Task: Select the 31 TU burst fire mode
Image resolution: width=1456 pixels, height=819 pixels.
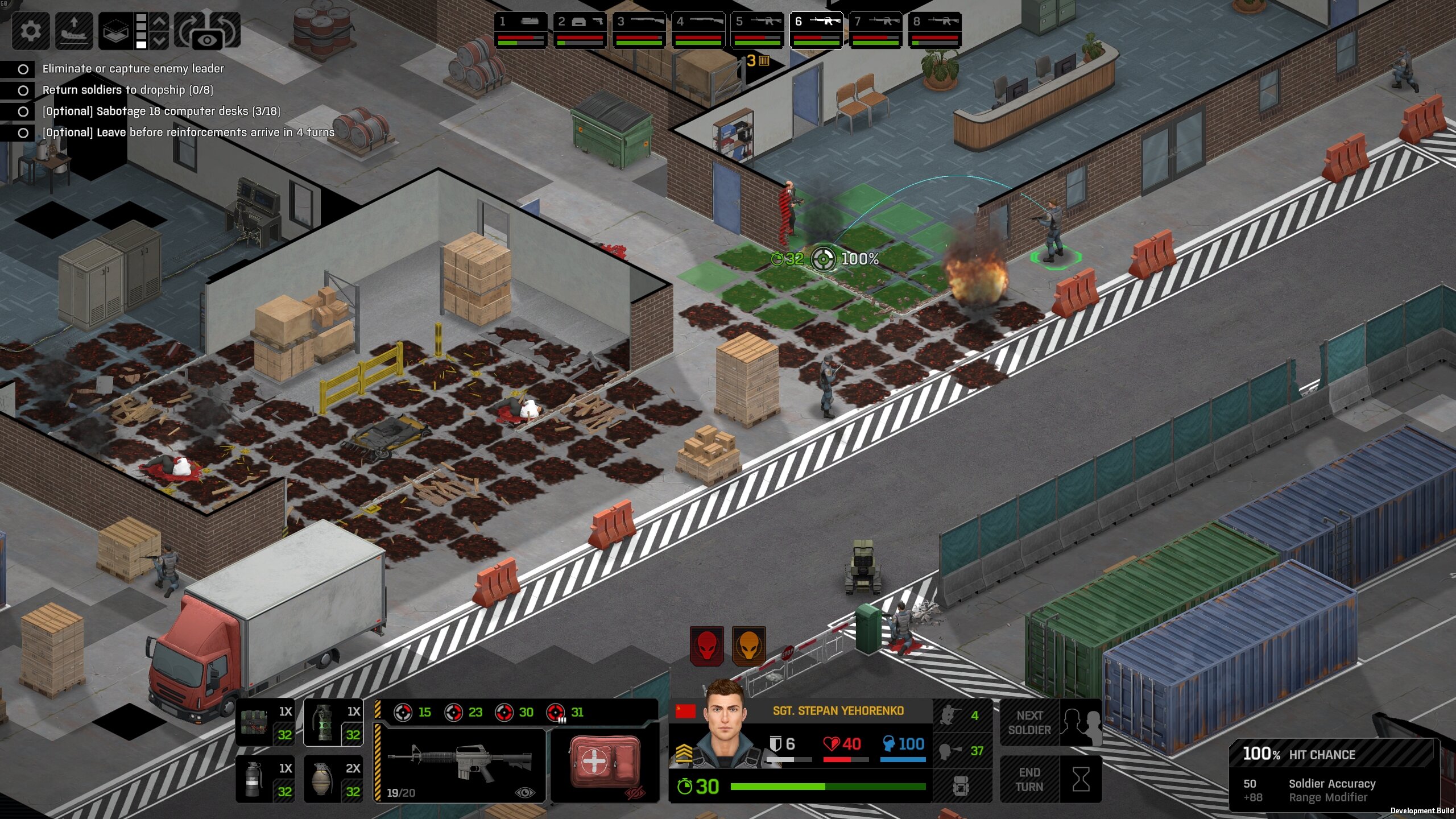Action: click(566, 712)
